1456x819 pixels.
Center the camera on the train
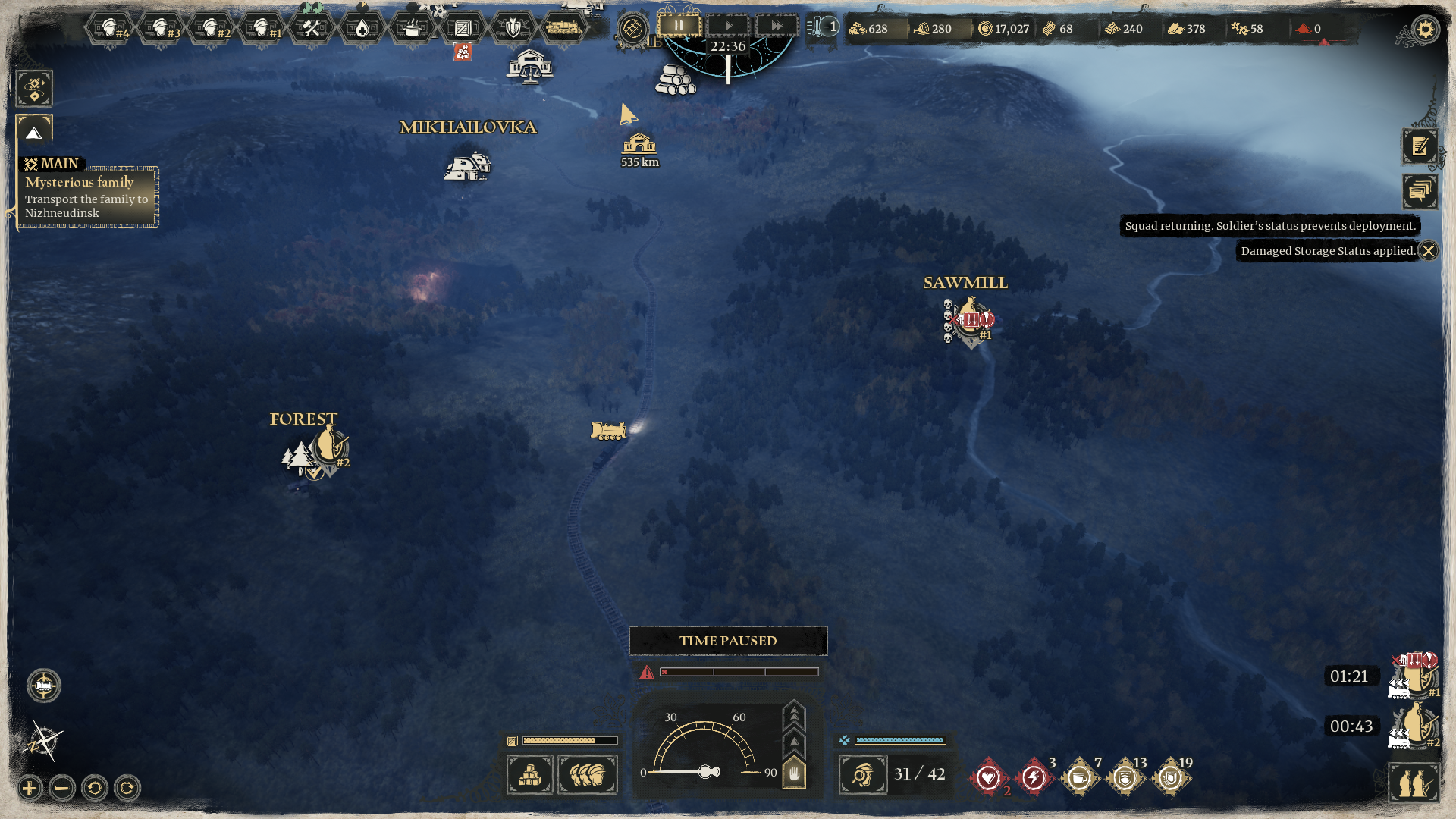point(44,686)
